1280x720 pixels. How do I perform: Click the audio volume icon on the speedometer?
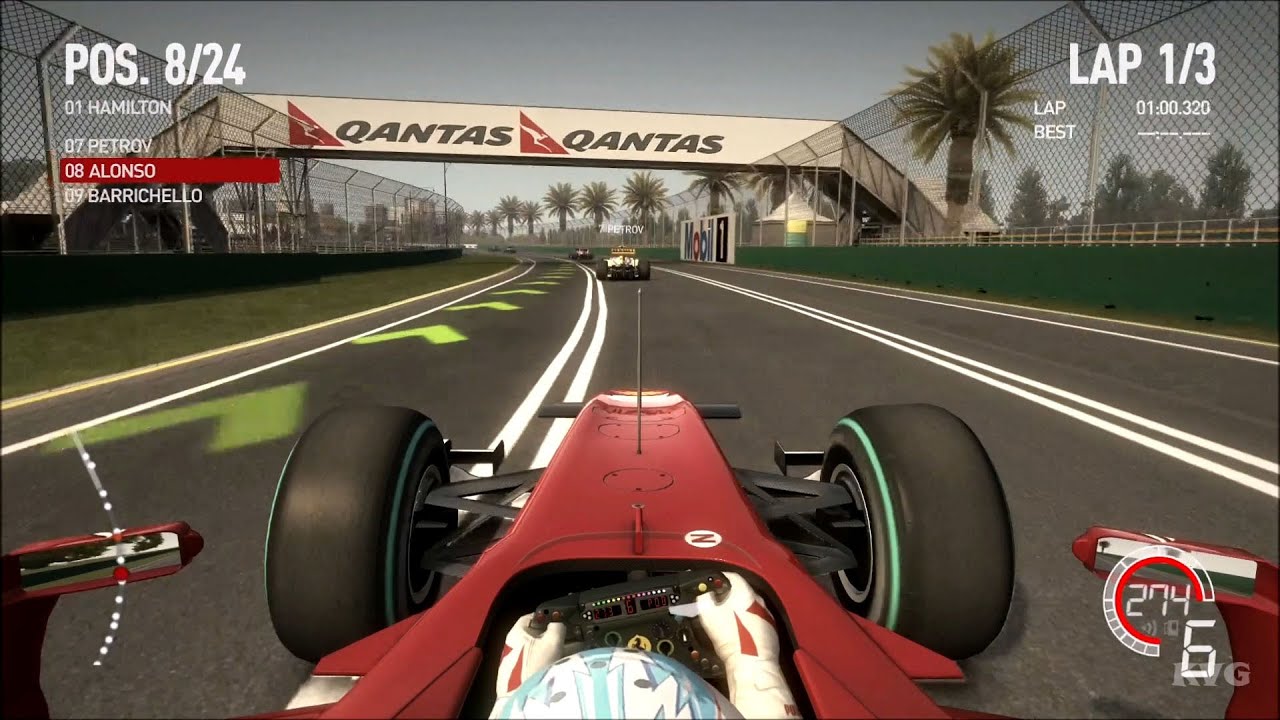(1148, 626)
